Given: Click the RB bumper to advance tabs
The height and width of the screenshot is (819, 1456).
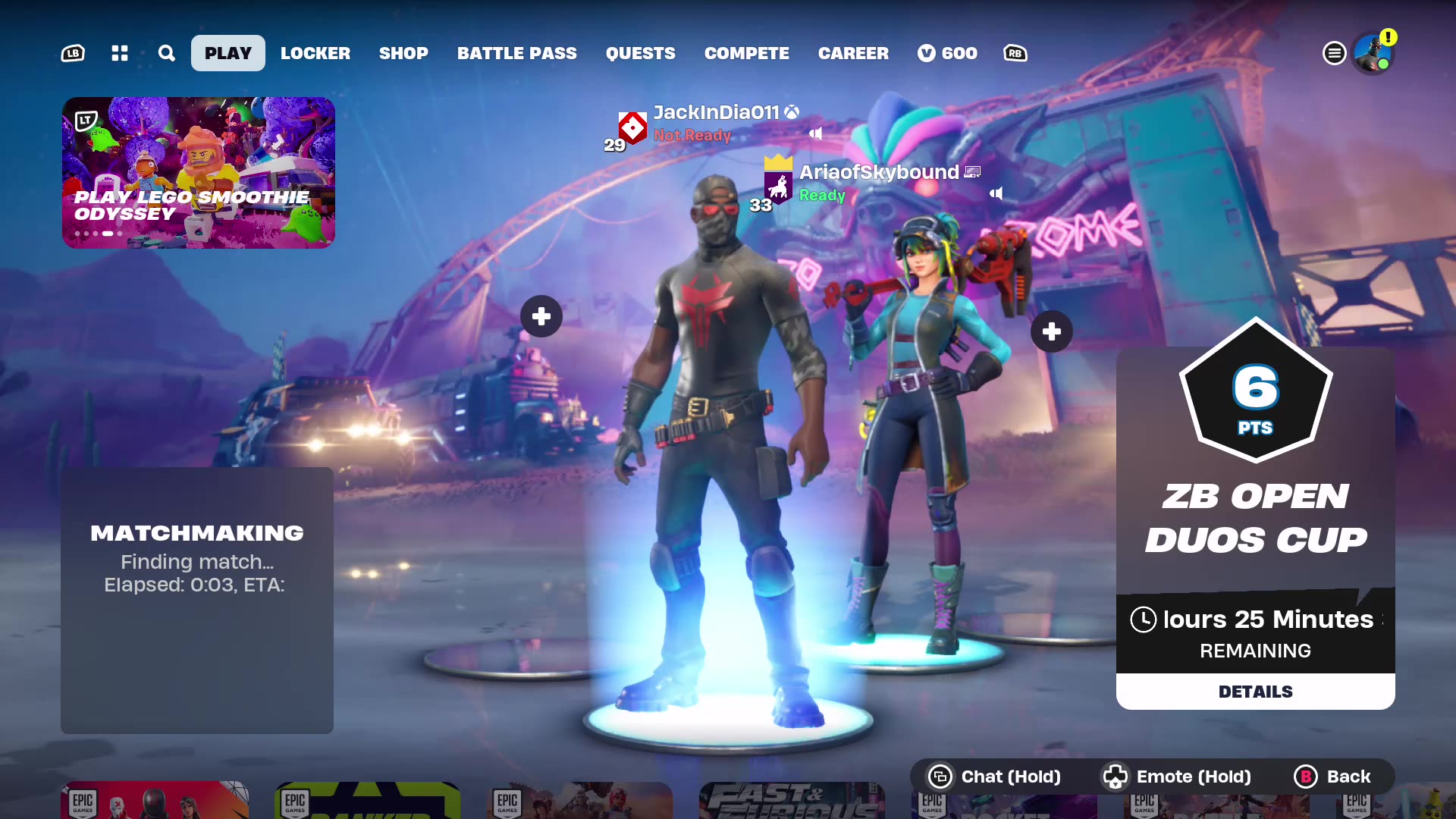Looking at the screenshot, I should coord(1015,53).
